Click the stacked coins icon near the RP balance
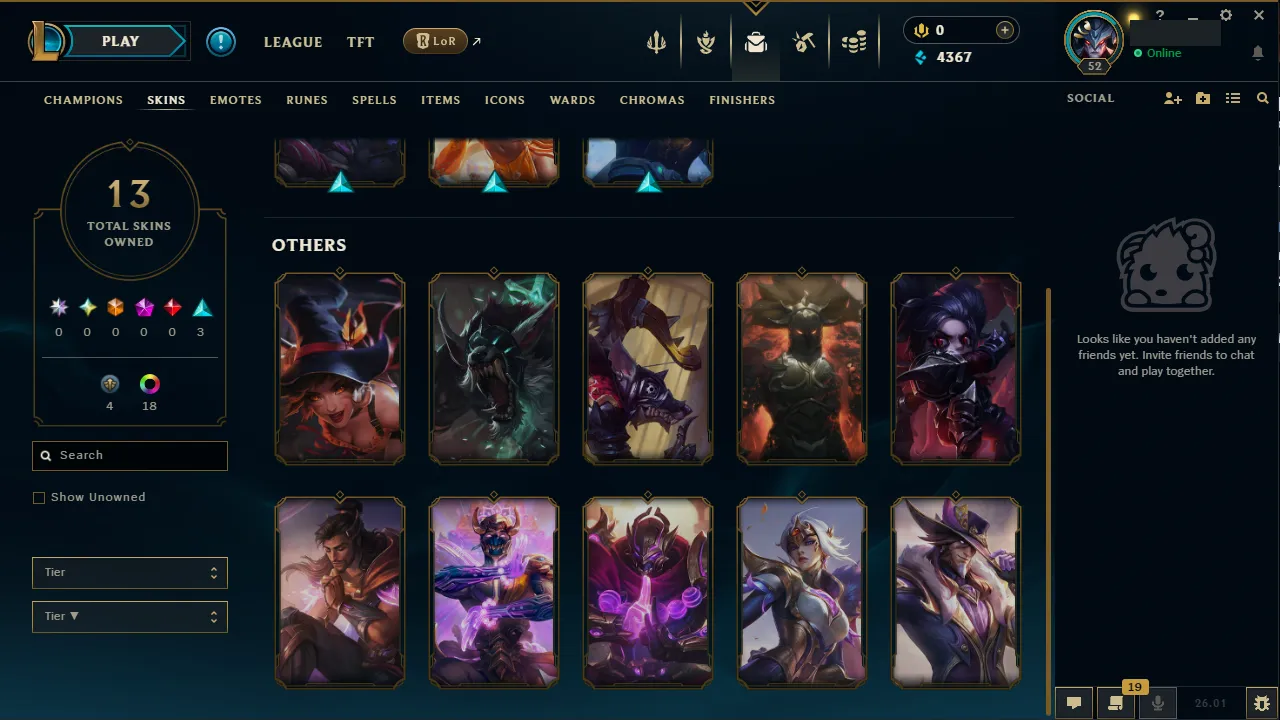The image size is (1280, 720). (855, 41)
